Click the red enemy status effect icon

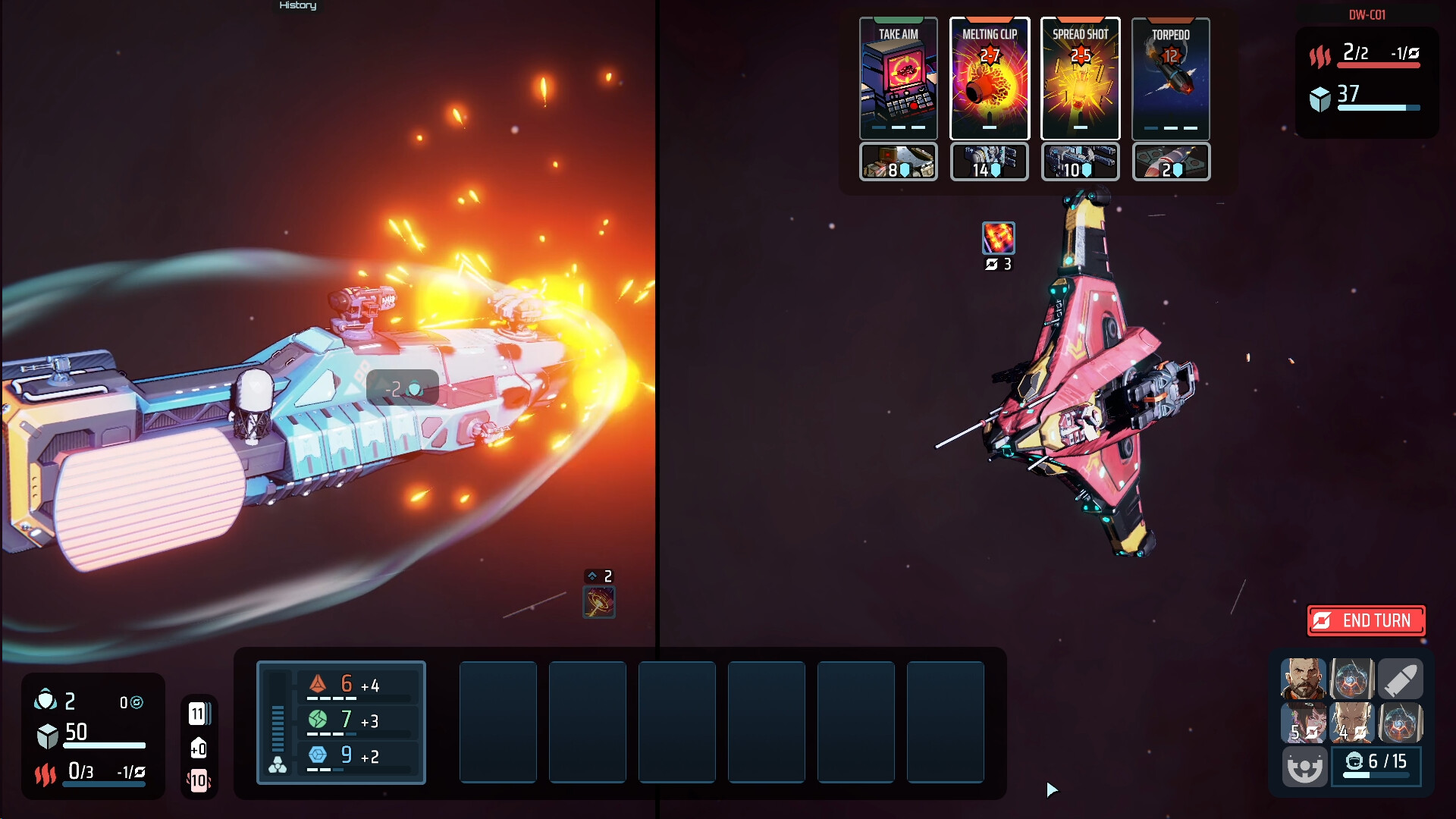998,238
